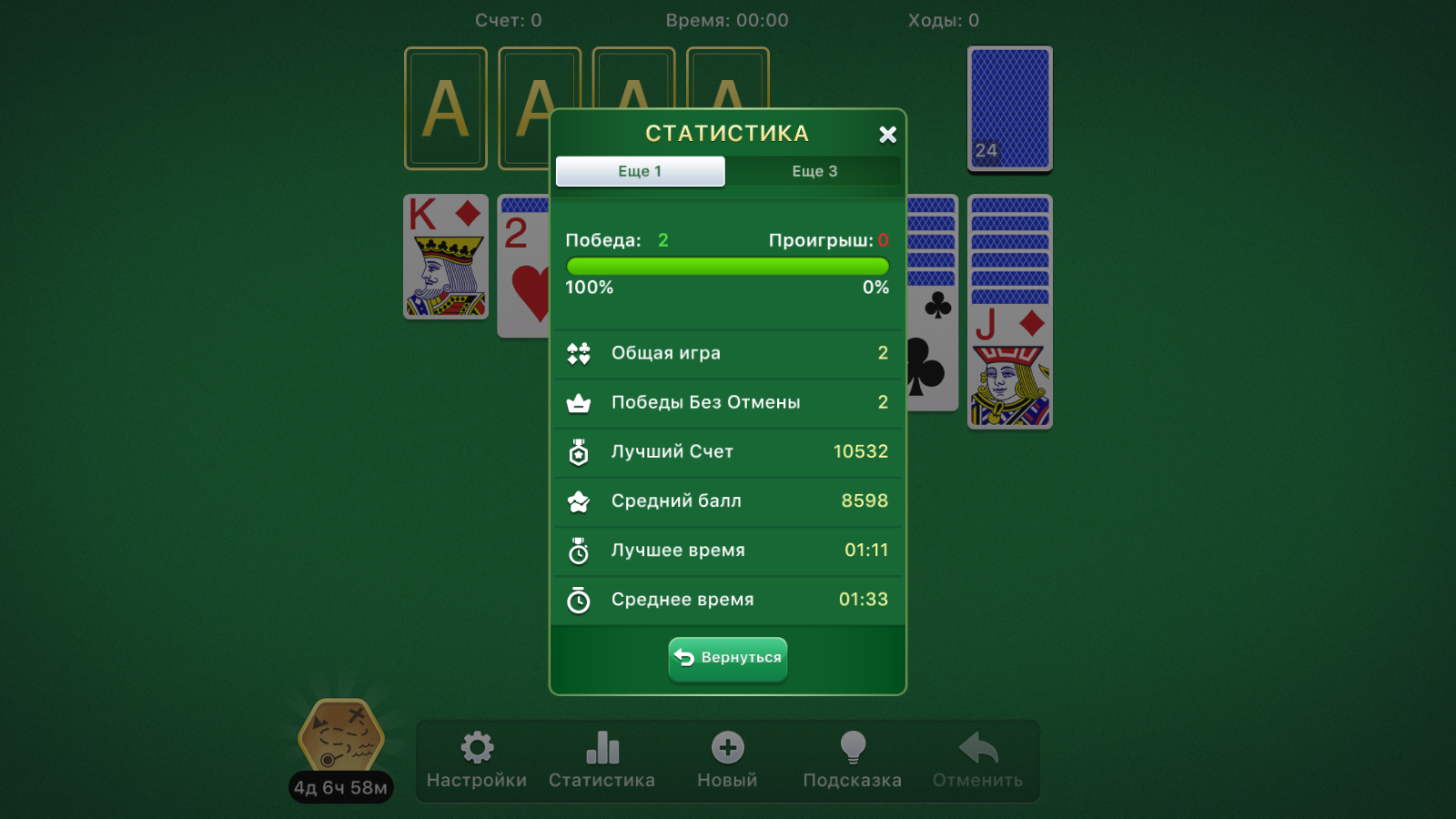Switch to the Еще 3 tab
This screenshot has width=1456, height=819.
(x=814, y=171)
